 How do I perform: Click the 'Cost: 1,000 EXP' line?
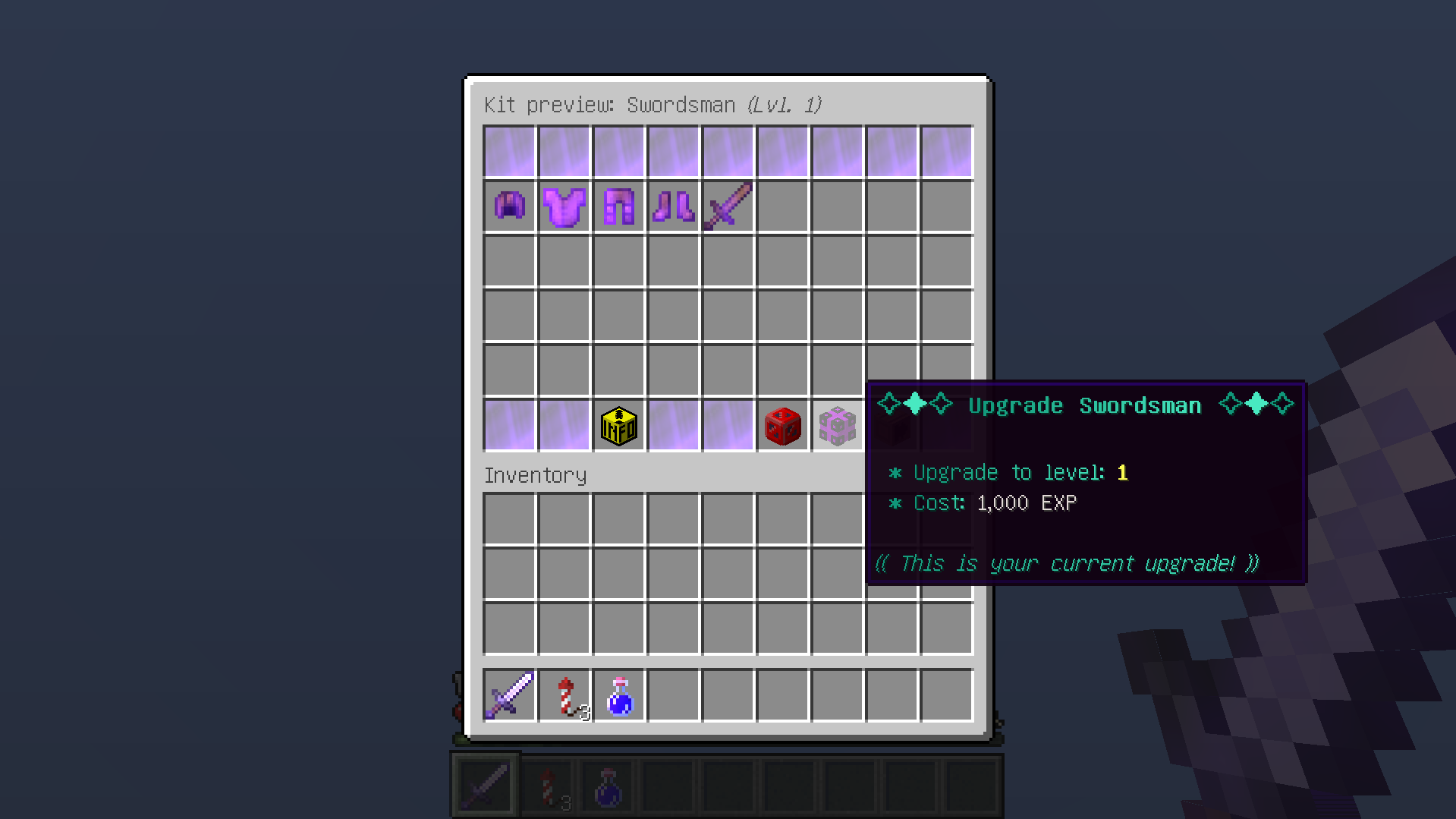click(x=983, y=502)
